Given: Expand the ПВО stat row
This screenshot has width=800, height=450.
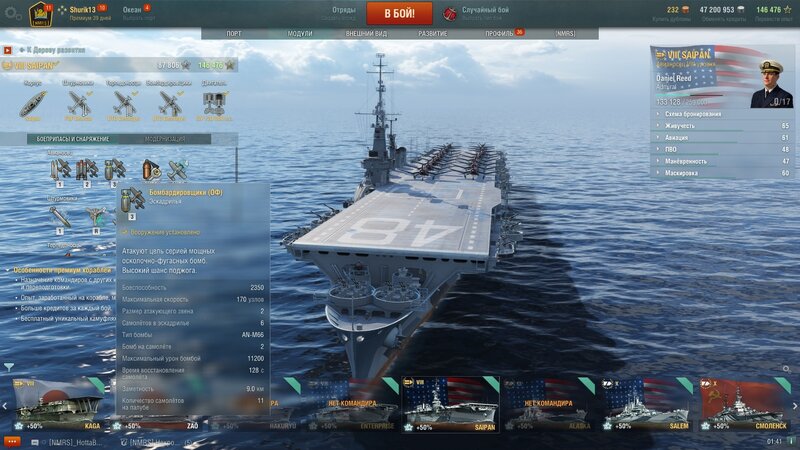Looking at the screenshot, I should click(x=700, y=149).
